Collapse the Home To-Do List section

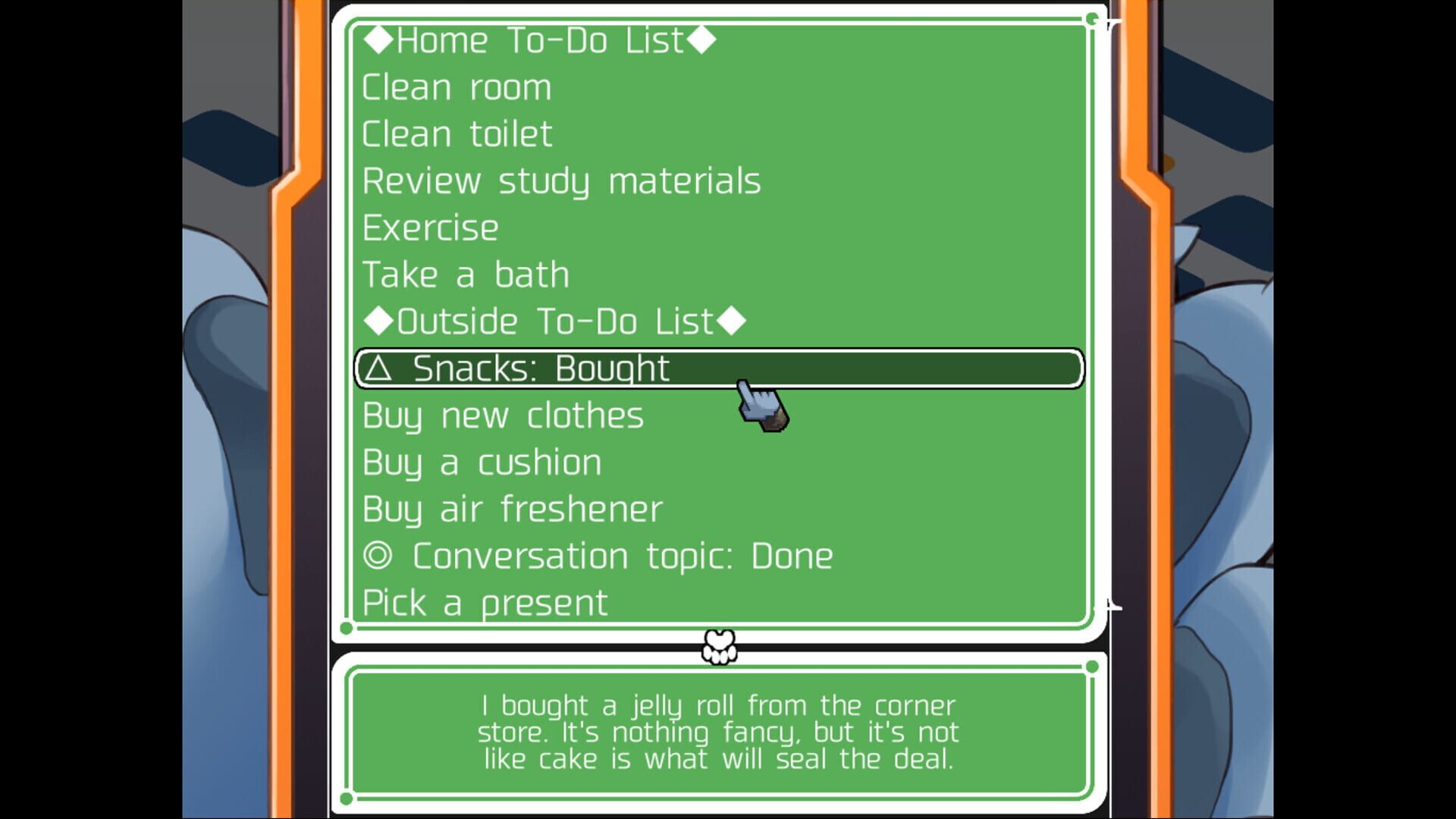(537, 40)
